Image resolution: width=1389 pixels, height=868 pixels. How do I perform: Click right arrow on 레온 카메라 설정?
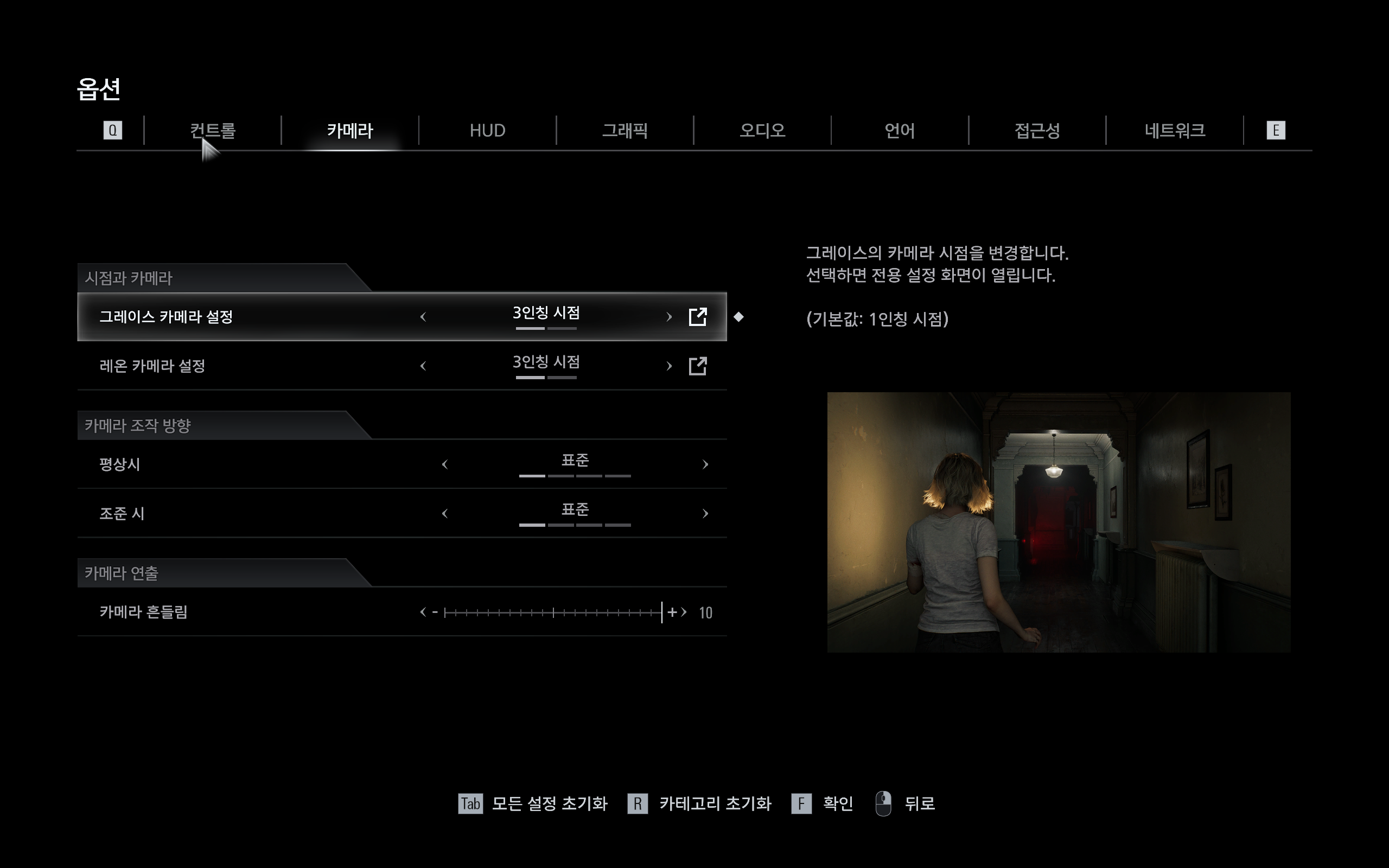(x=668, y=366)
